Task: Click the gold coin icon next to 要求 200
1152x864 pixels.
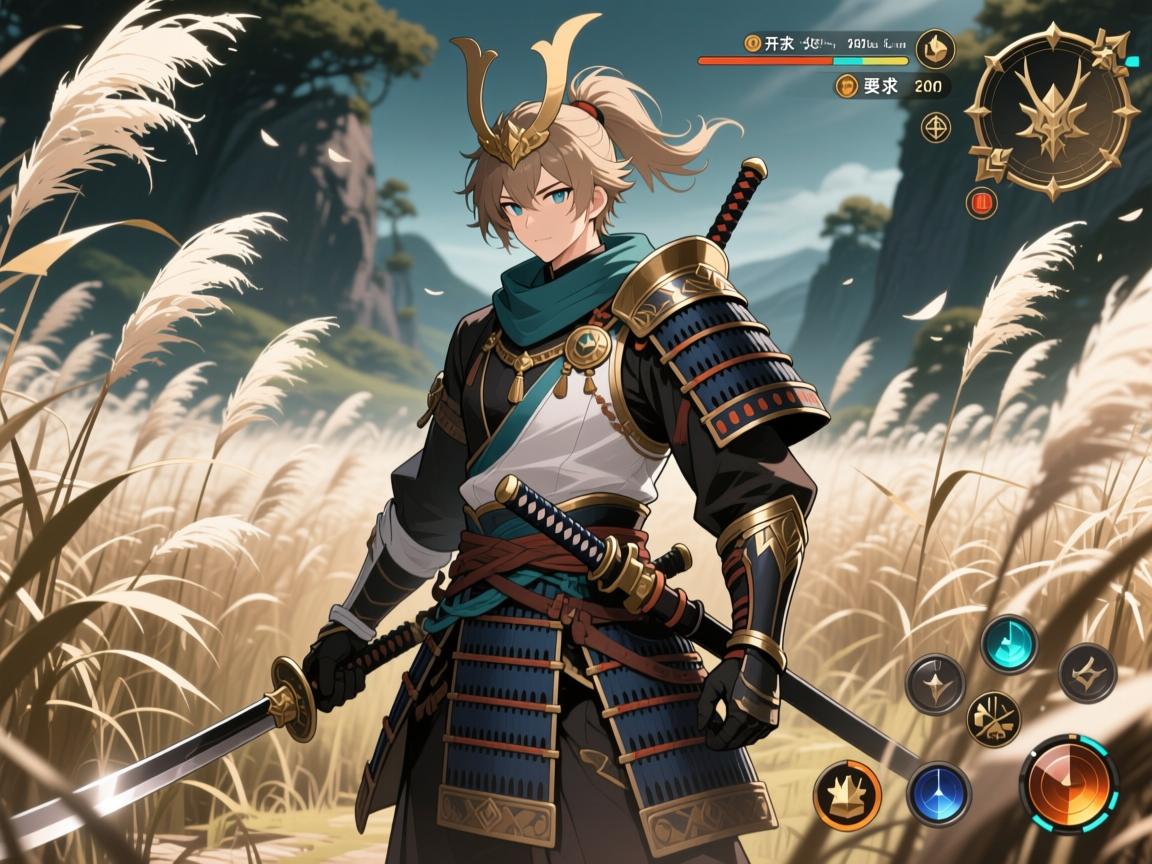Action: [x=845, y=86]
